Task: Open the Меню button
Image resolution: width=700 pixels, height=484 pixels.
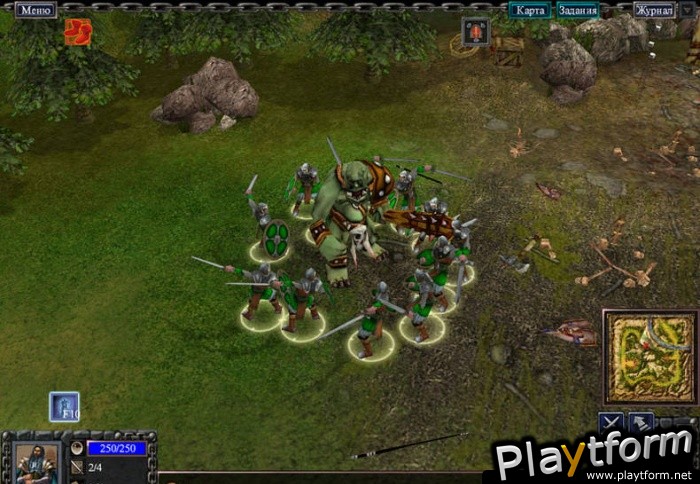Action: coord(35,10)
